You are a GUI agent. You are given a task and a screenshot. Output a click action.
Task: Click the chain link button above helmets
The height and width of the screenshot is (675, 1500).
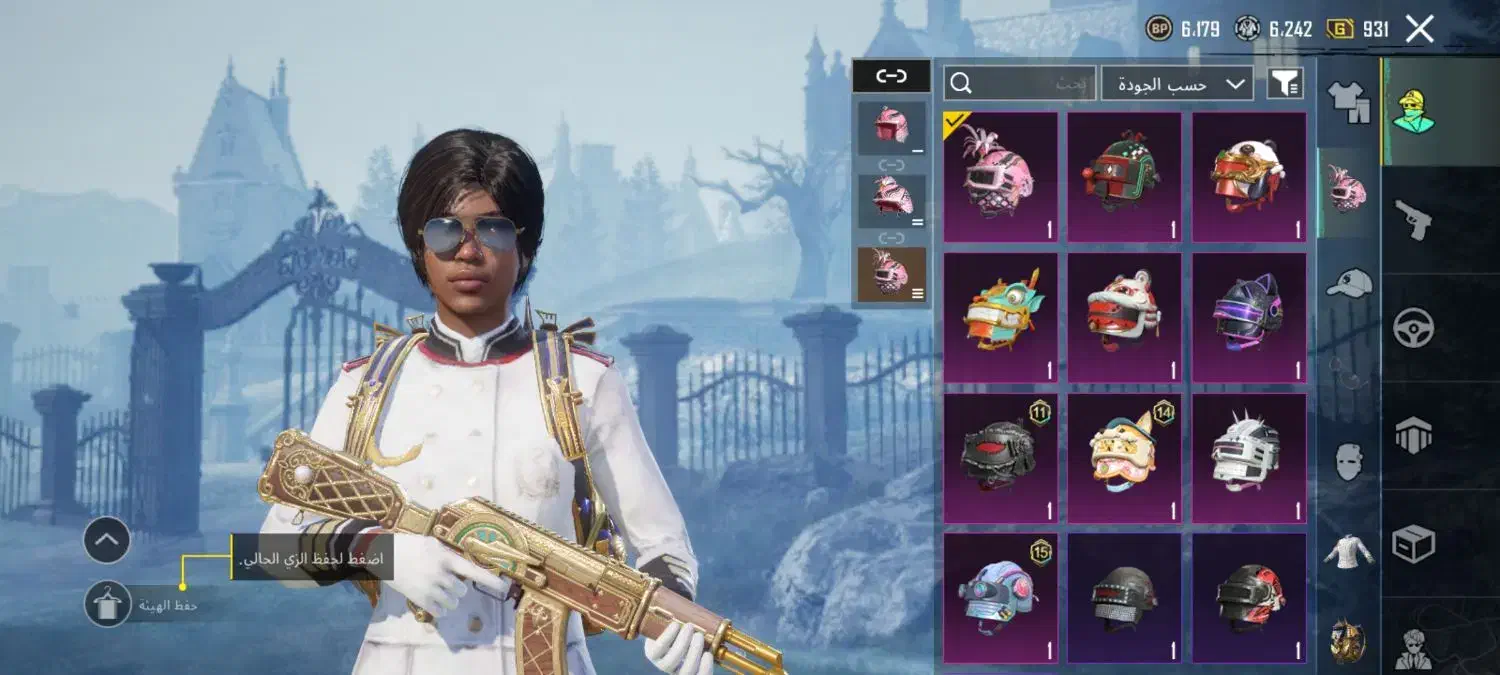click(x=890, y=76)
